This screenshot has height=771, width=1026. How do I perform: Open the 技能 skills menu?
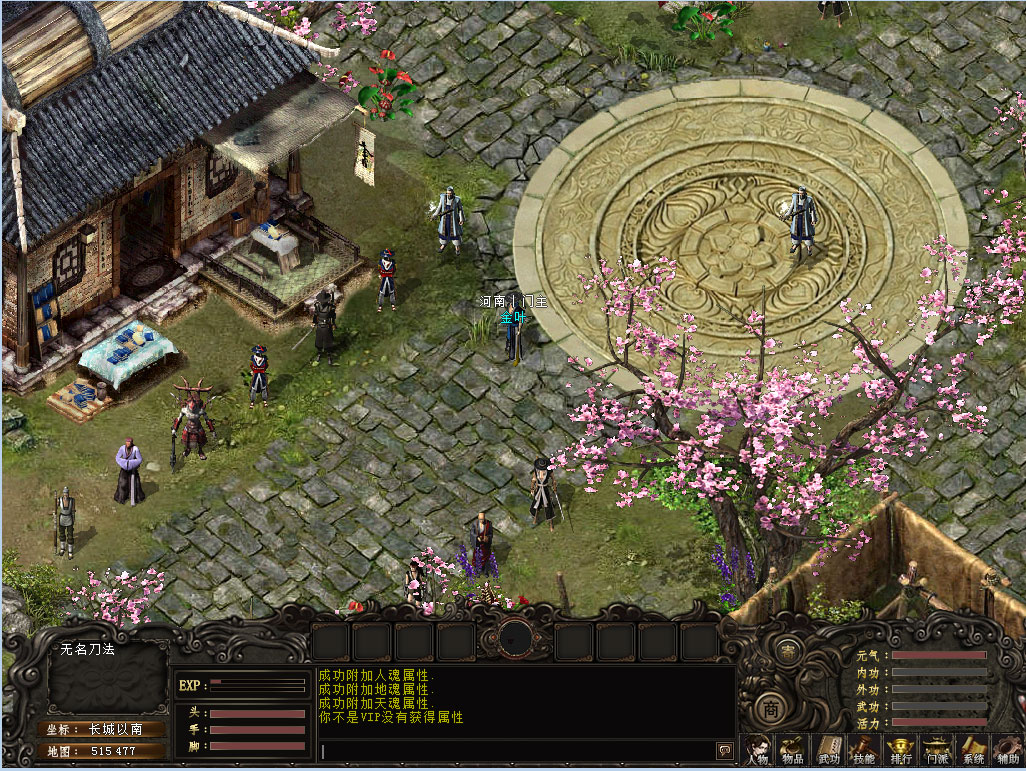coord(863,751)
